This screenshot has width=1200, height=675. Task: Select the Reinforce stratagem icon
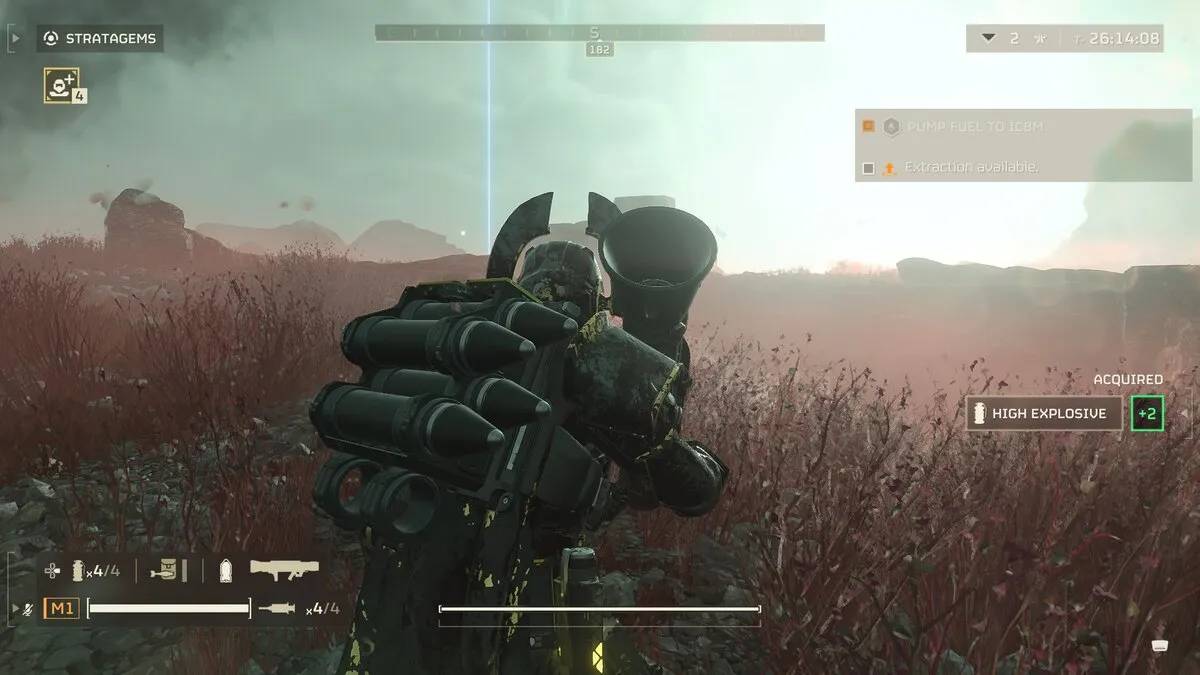[x=62, y=85]
